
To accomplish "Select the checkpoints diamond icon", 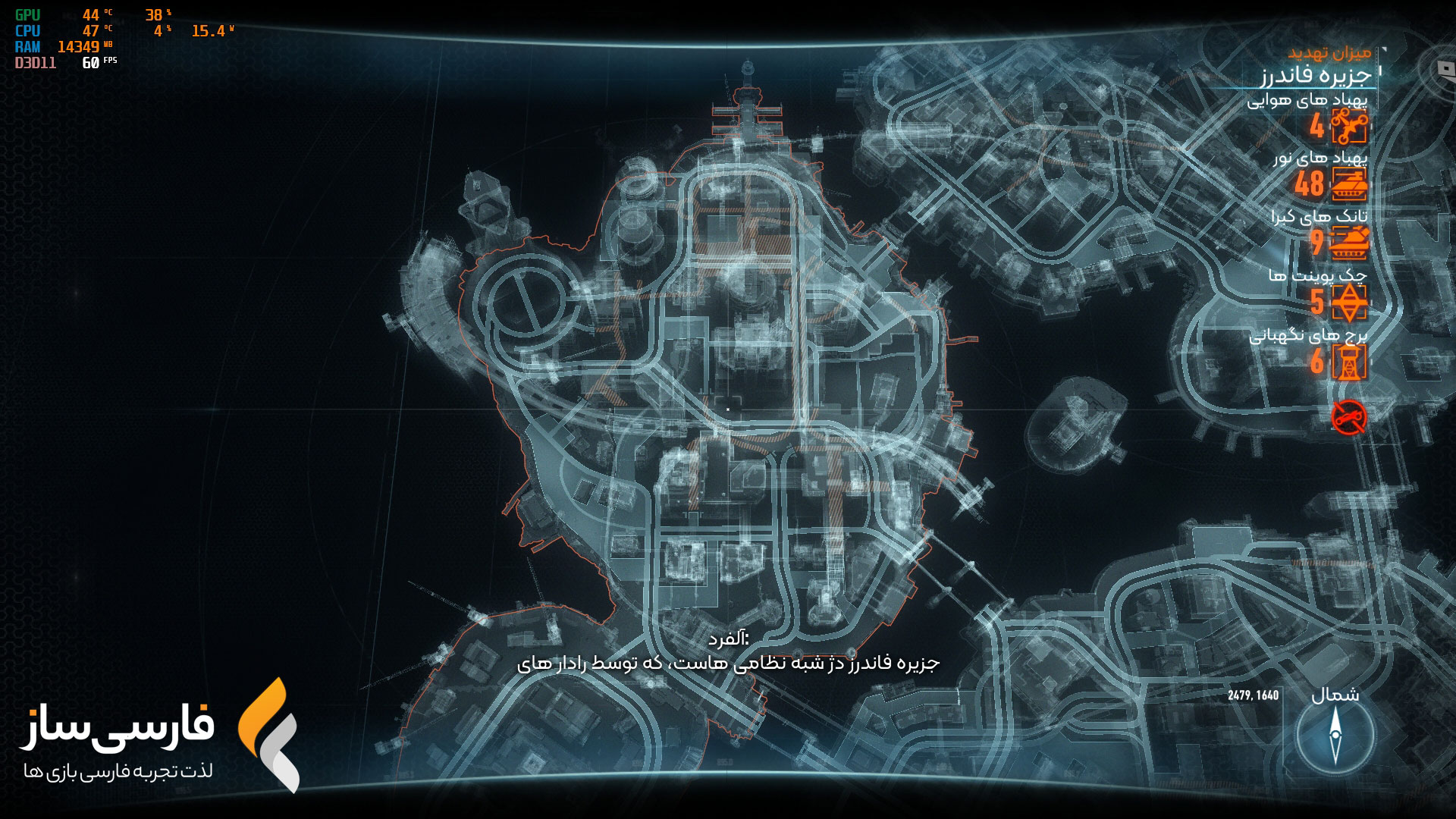I will [1350, 302].
